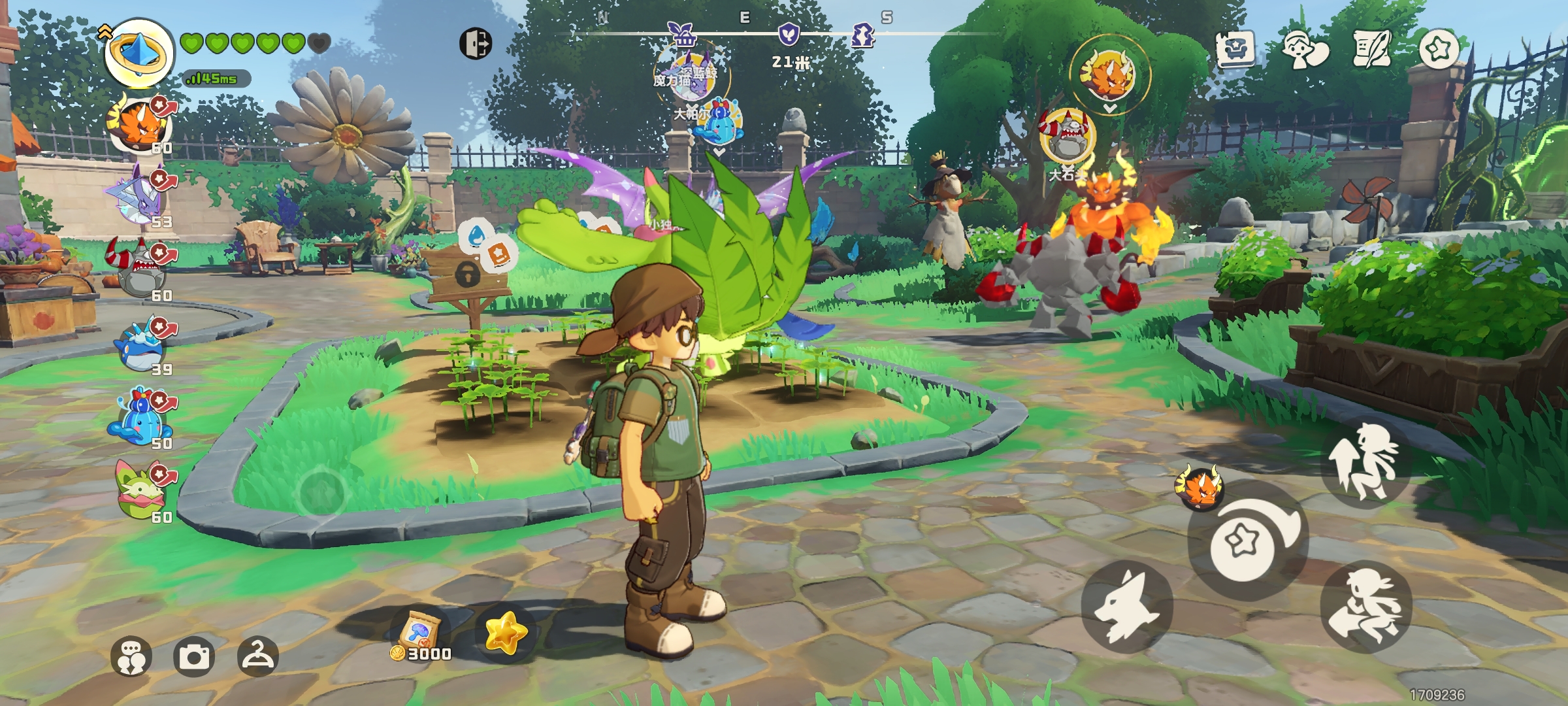Viewport: 1568px width, 706px height.
Task: Activate the jump action button
Action: [1365, 462]
